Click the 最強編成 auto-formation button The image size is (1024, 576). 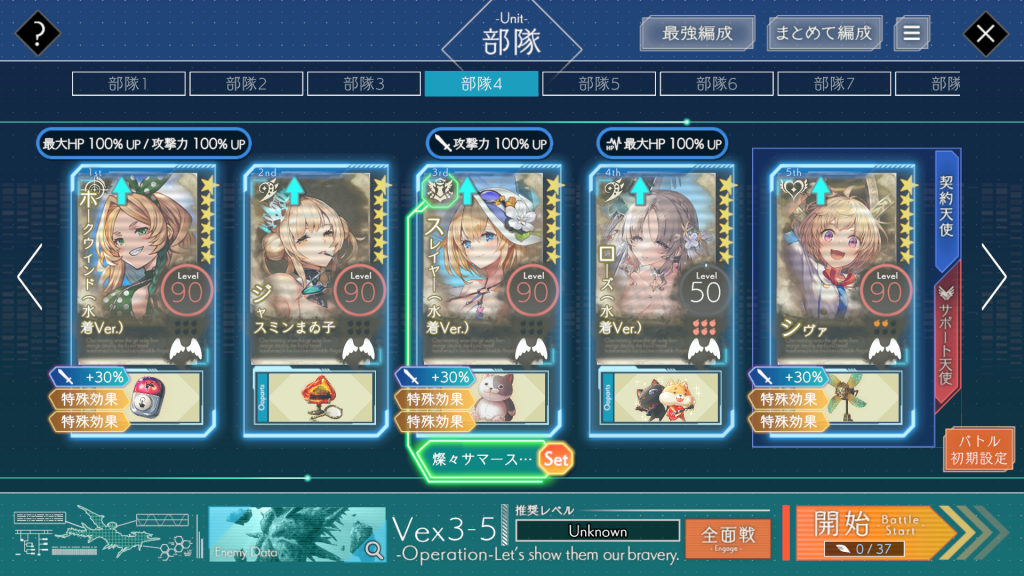point(697,33)
